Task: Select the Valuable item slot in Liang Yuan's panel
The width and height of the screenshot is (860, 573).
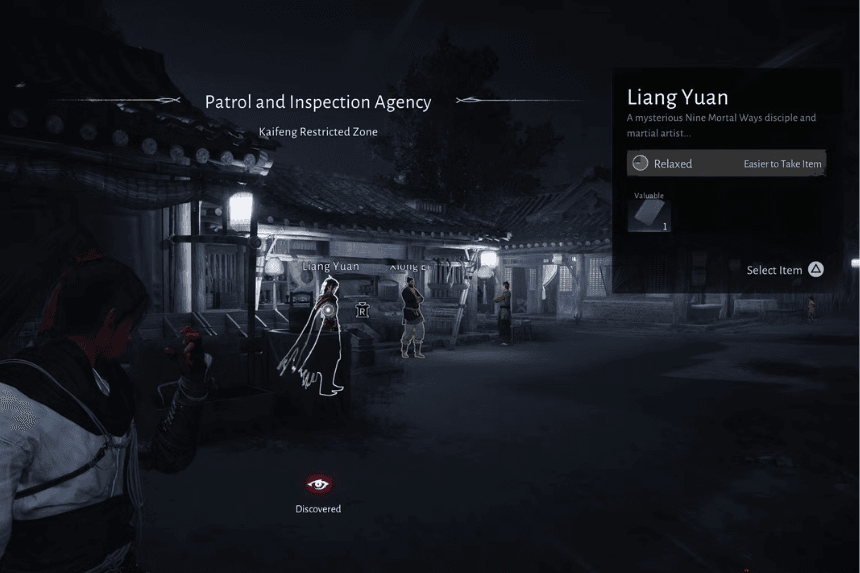Action: tap(648, 212)
